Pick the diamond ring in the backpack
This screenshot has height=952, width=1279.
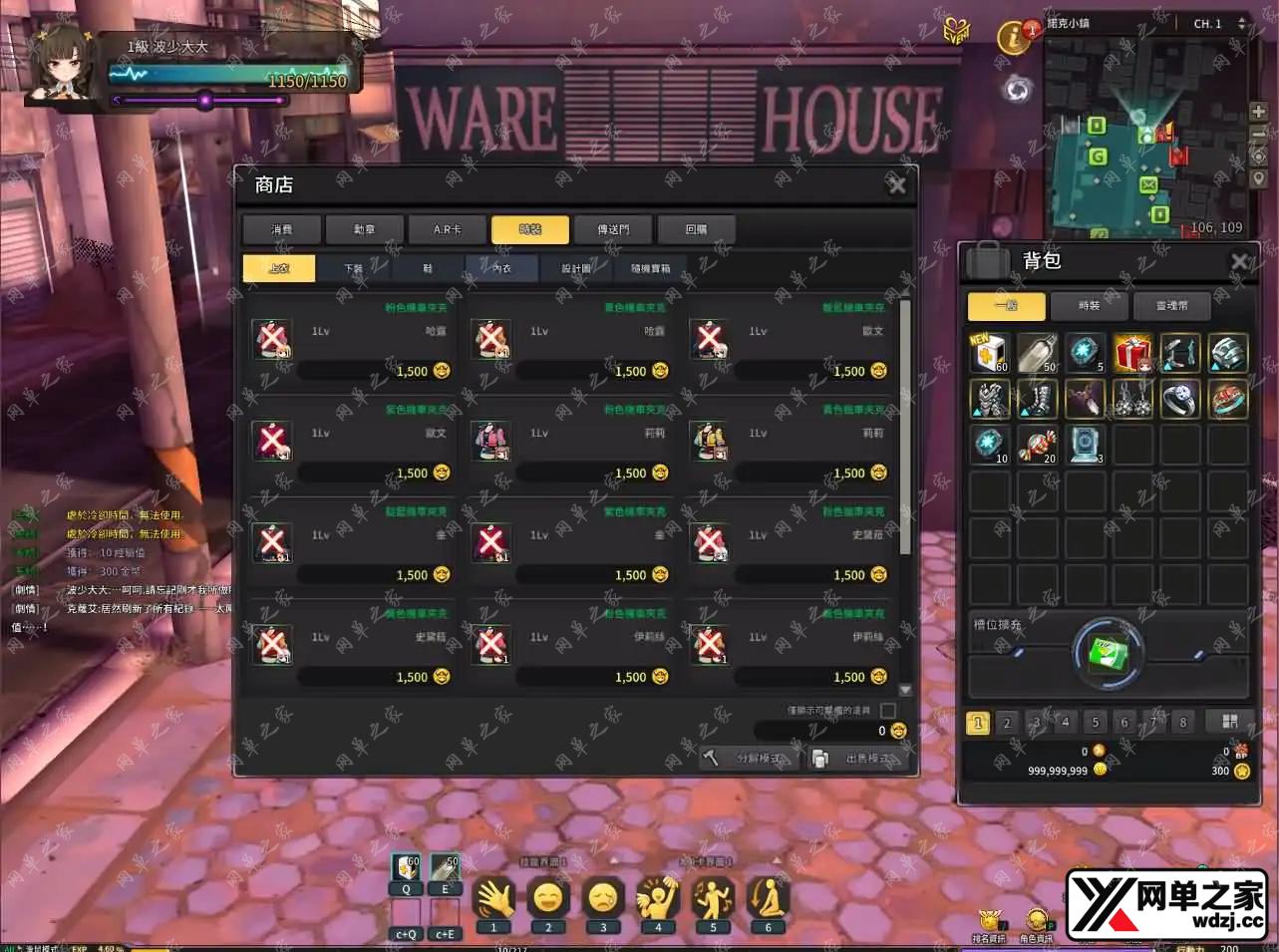[1180, 399]
